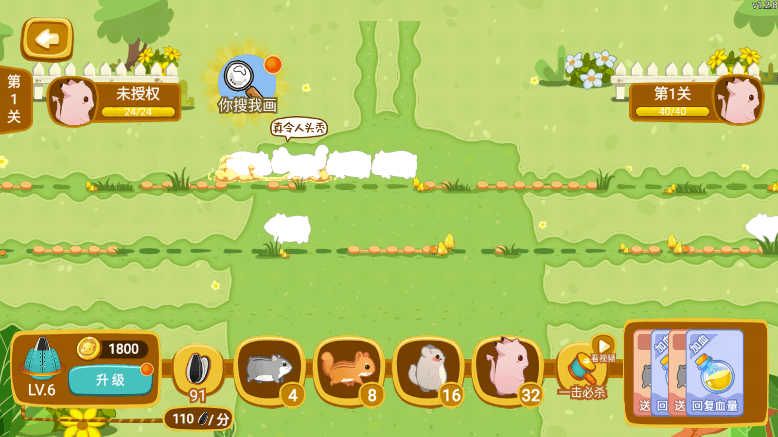Click the gold coin 1800 counter
The image size is (778, 437).
(x=112, y=349)
